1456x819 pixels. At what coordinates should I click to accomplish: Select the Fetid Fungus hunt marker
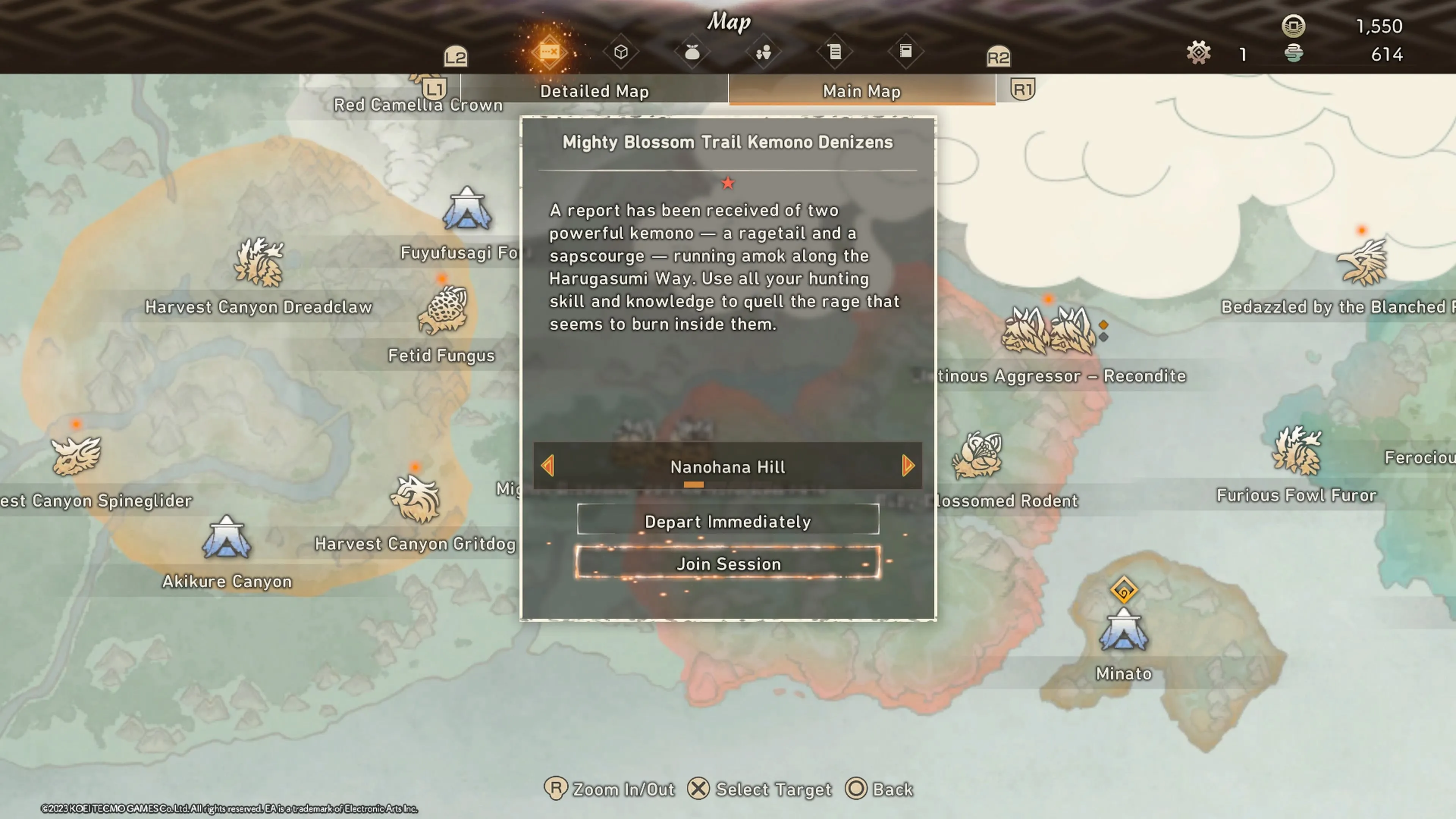click(442, 310)
